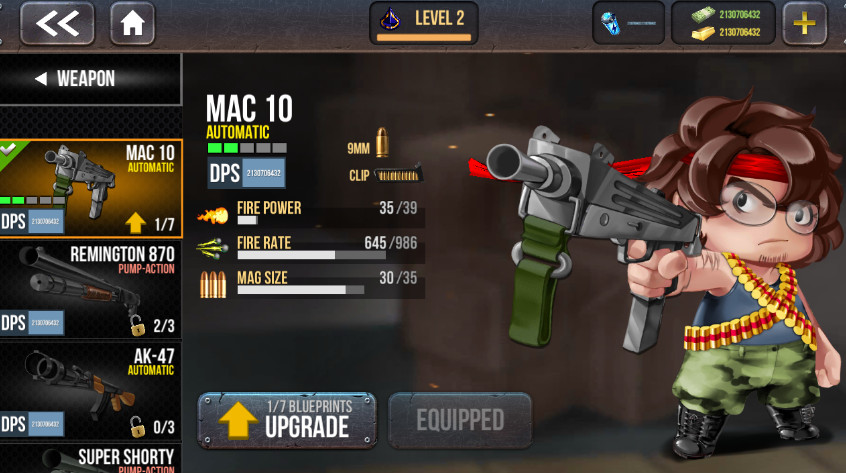Screen dimensions: 846x473
Task: Select the AK-47 from the list
Action: point(90,392)
